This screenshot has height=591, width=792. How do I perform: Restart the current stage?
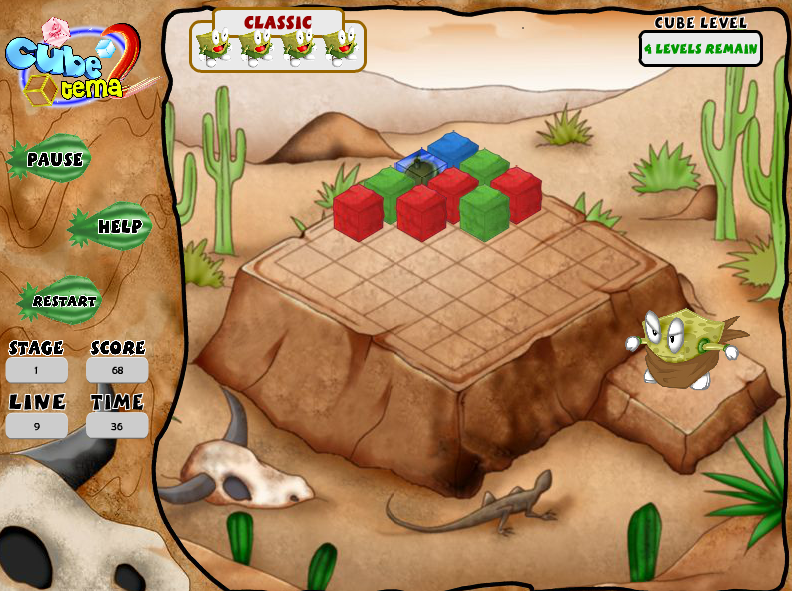63,301
